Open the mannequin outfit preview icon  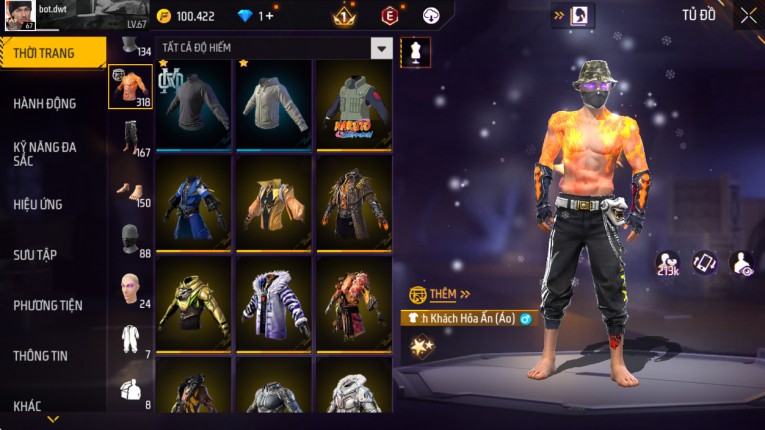click(415, 52)
